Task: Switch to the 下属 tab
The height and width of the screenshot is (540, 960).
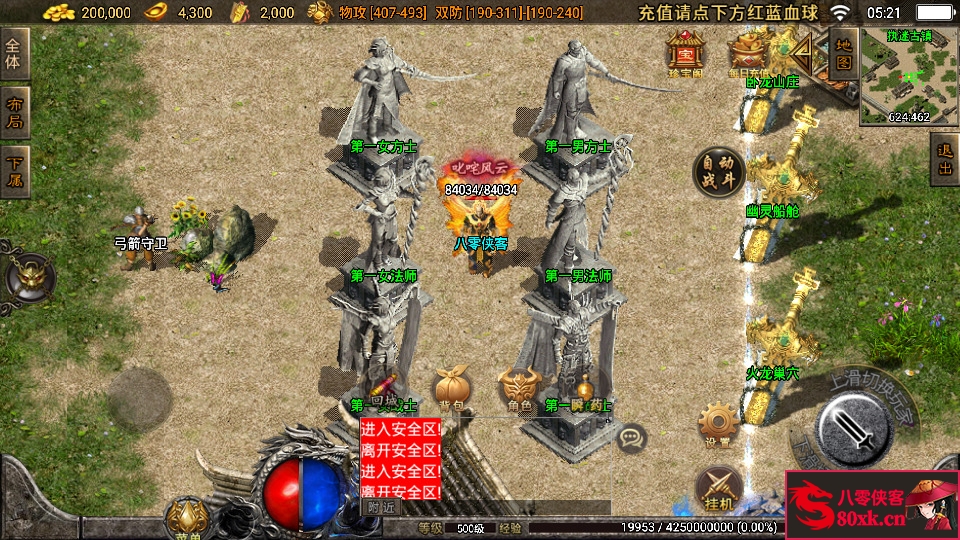Action: pos(14,172)
